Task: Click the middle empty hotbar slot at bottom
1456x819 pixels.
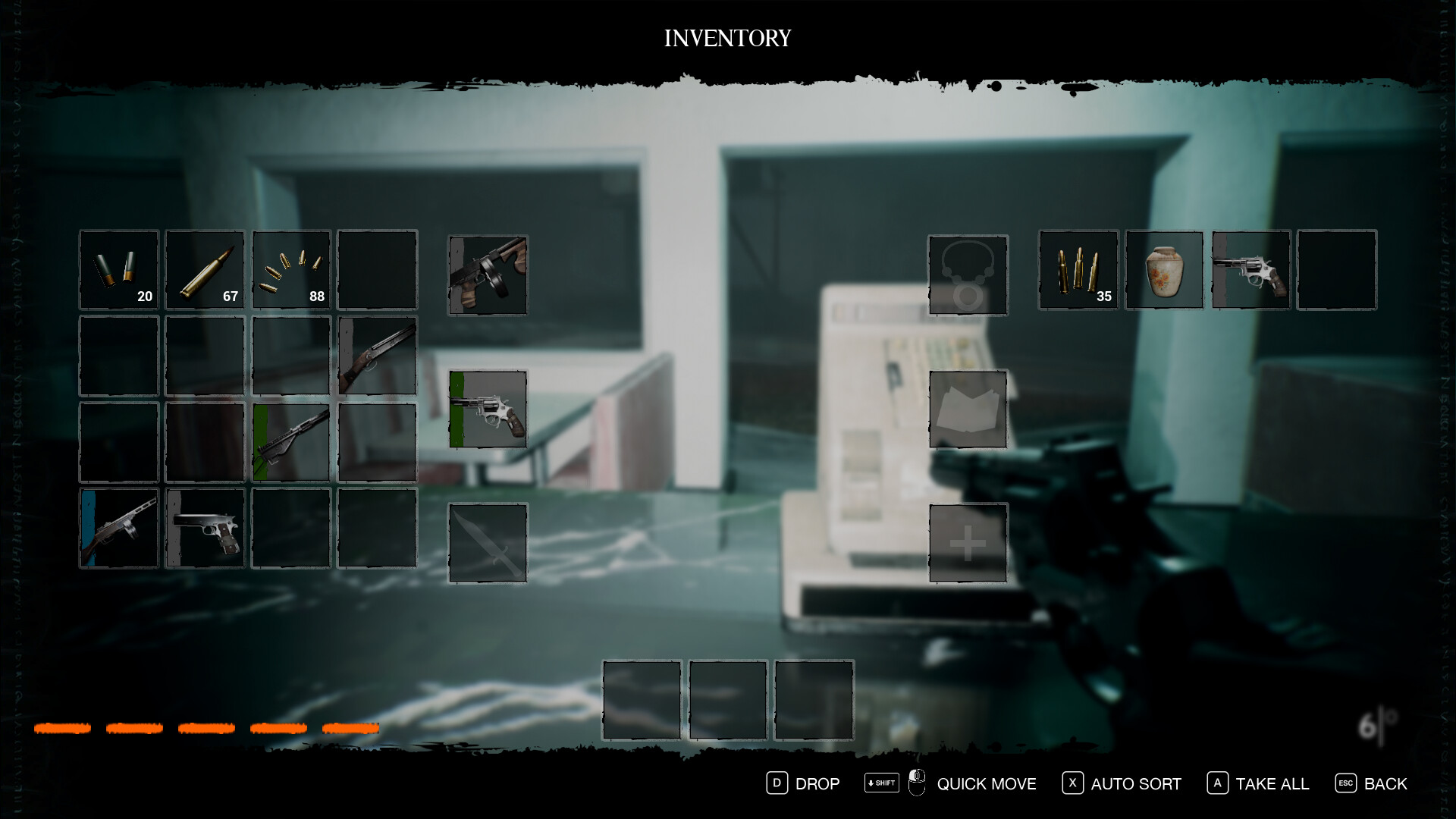Action: pyautogui.click(x=726, y=699)
